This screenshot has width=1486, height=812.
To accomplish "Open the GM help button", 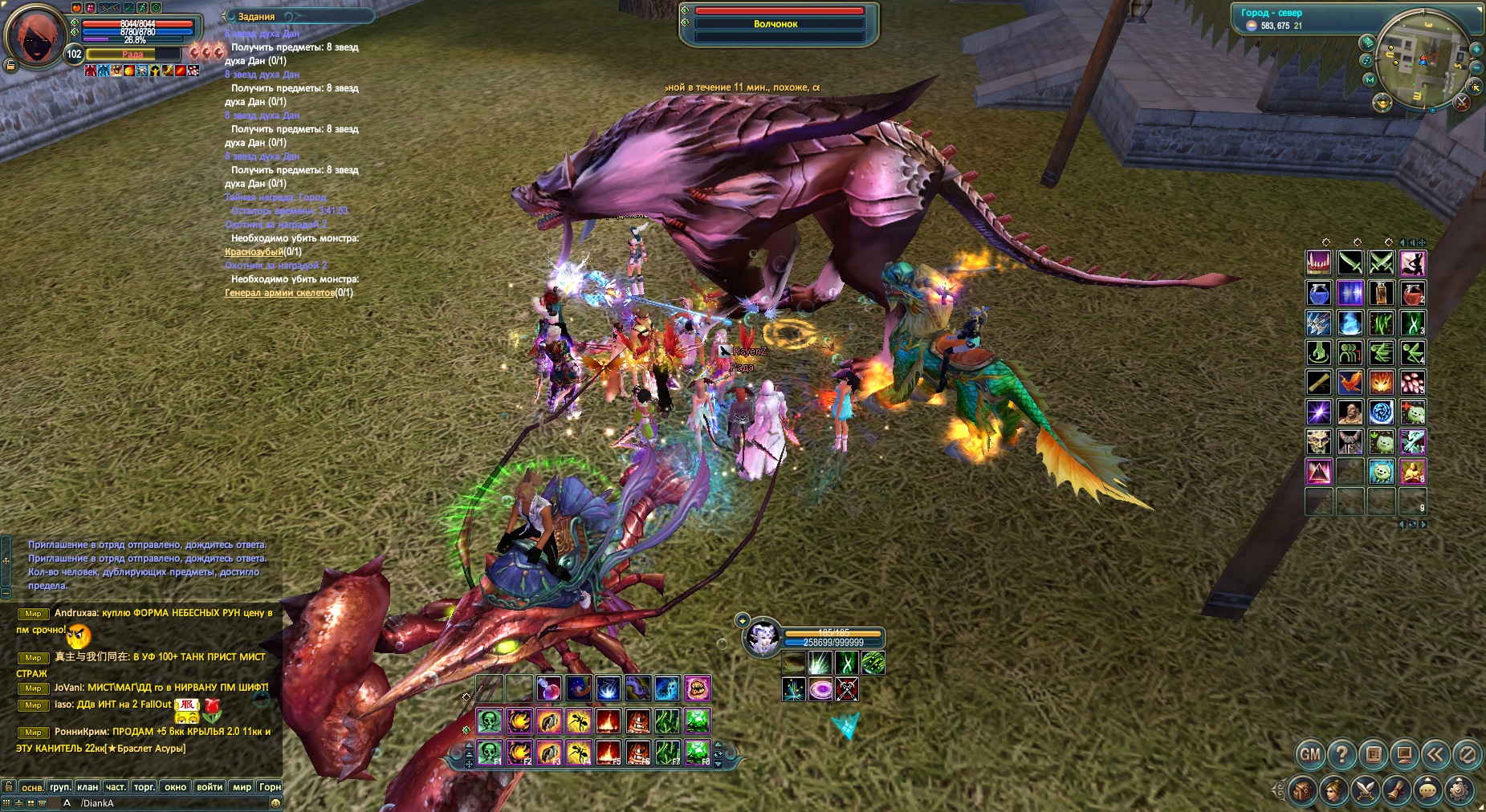I will tap(1310, 754).
